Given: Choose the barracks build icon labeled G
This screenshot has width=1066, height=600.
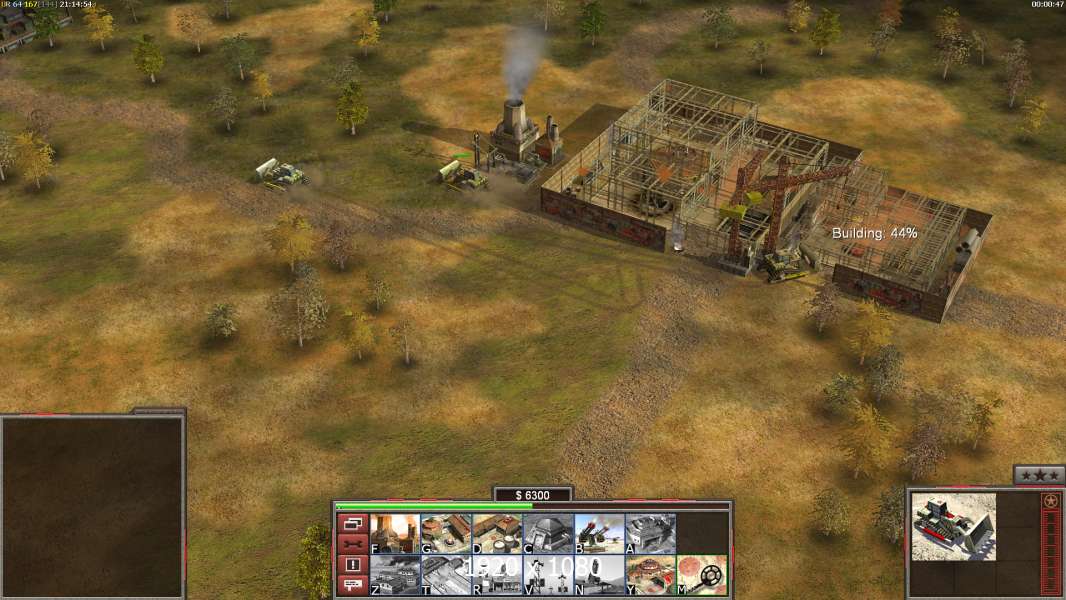Looking at the screenshot, I should 446,533.
